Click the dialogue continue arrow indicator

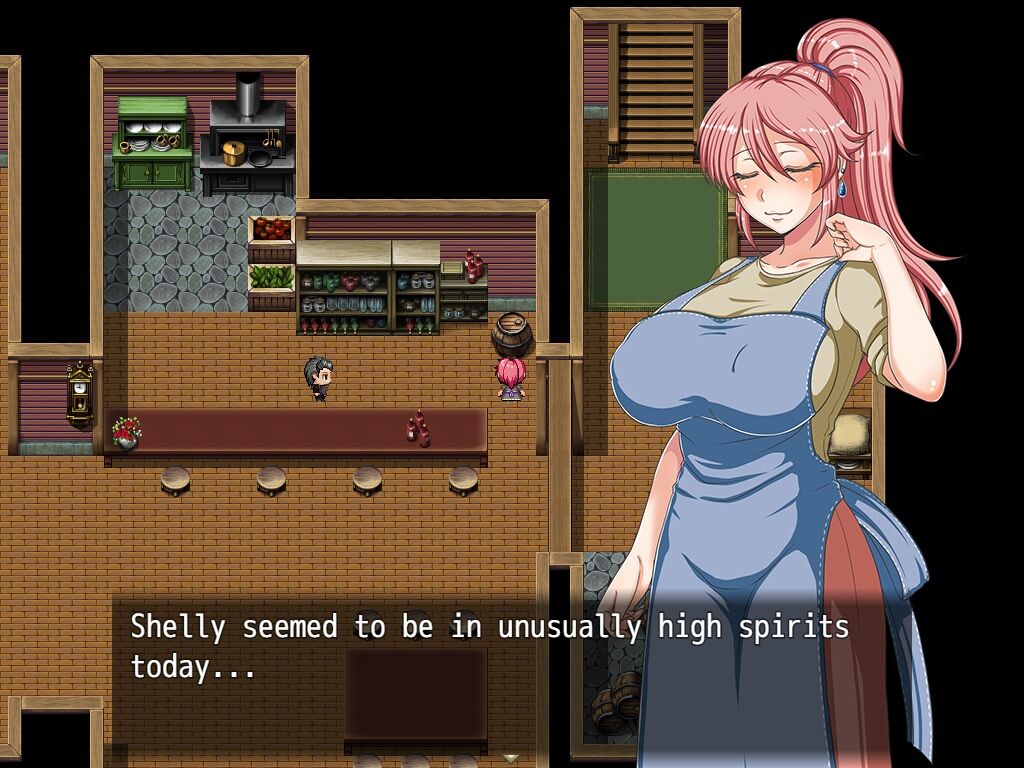pyautogui.click(x=511, y=758)
